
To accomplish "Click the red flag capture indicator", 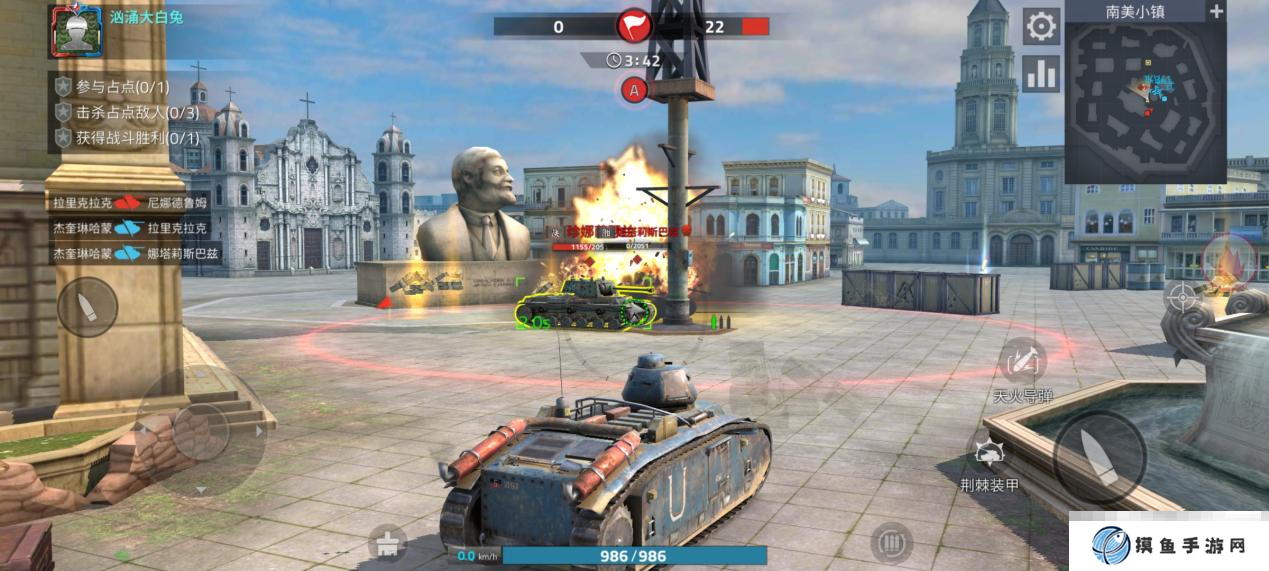I will pyautogui.click(x=634, y=26).
